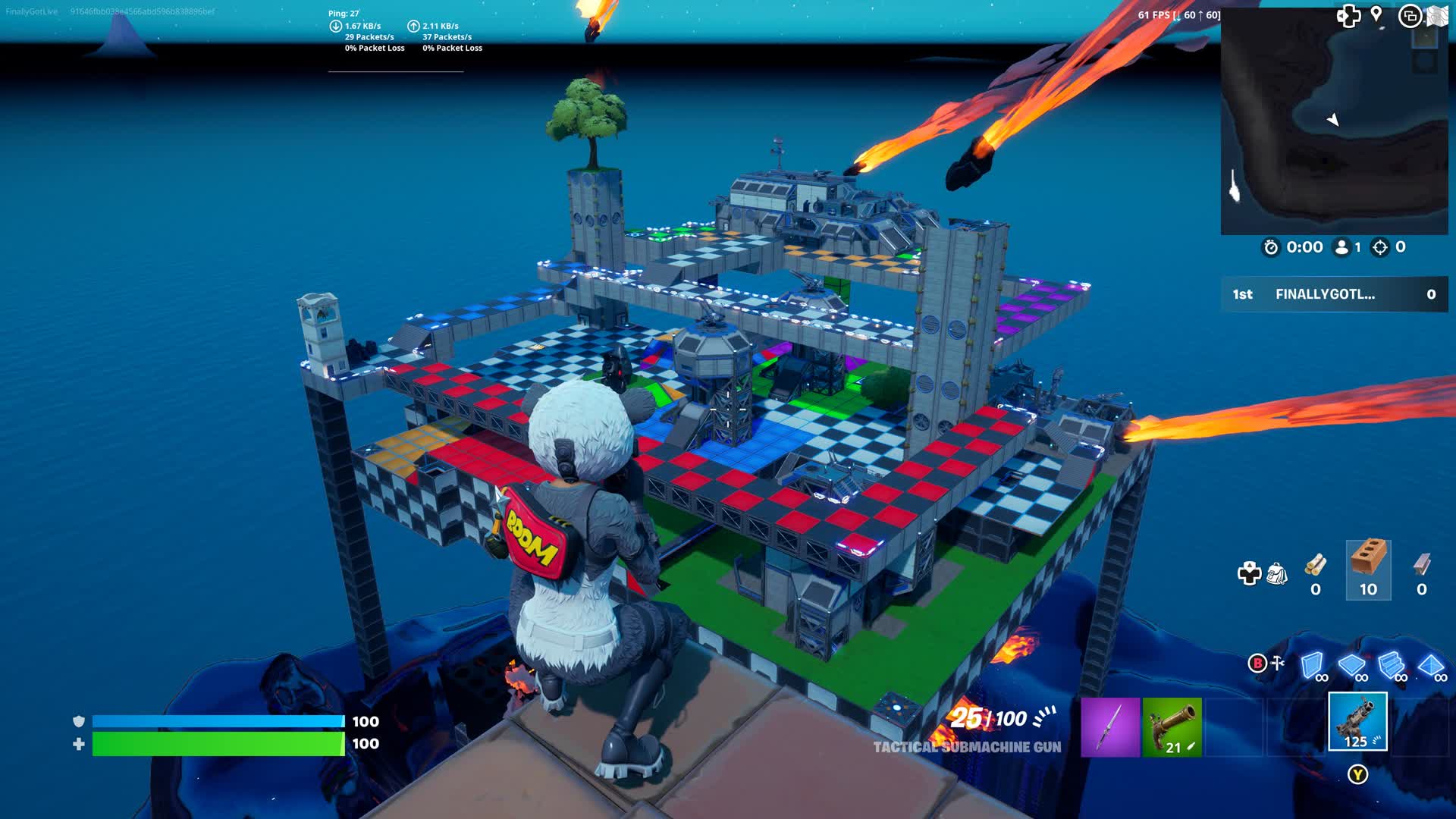Toggle the B pickaxe switch prompt
Screen dimensions: 1456x819
point(1257,662)
